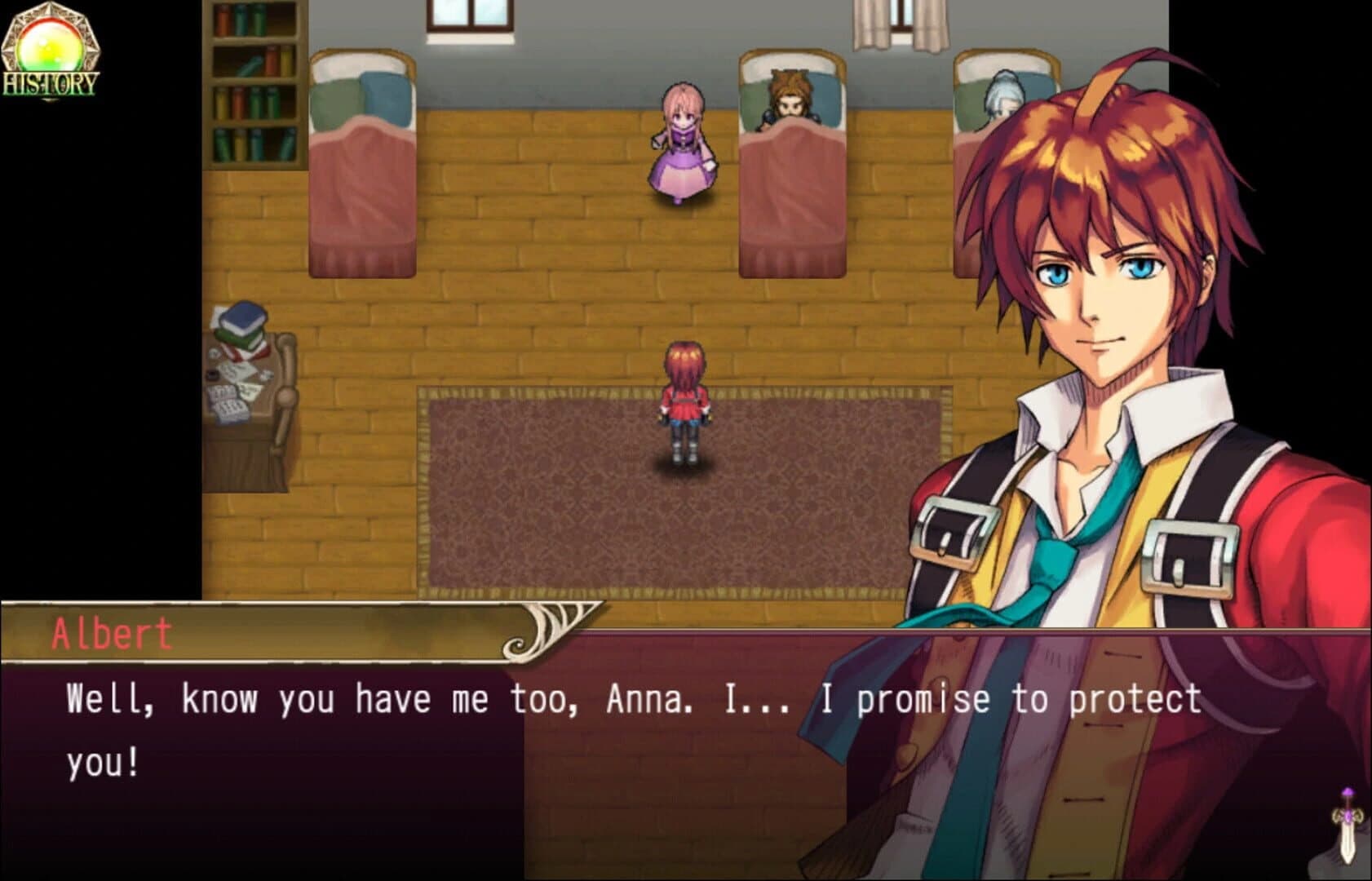The width and height of the screenshot is (1372, 881).
Task: Select Anna's pink-haired sprite near the beds
Action: (682, 147)
